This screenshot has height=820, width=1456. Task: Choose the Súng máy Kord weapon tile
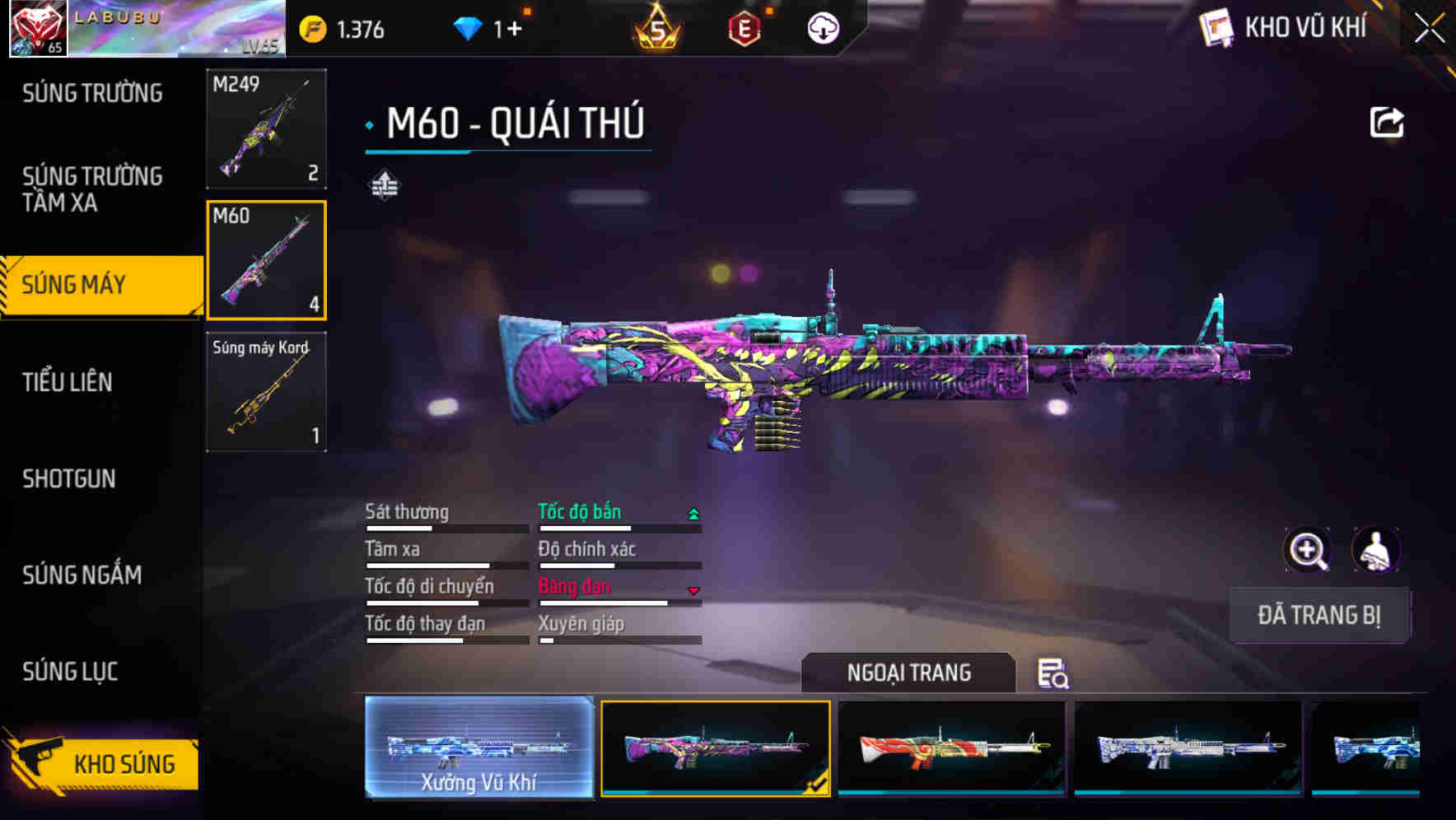click(x=266, y=392)
